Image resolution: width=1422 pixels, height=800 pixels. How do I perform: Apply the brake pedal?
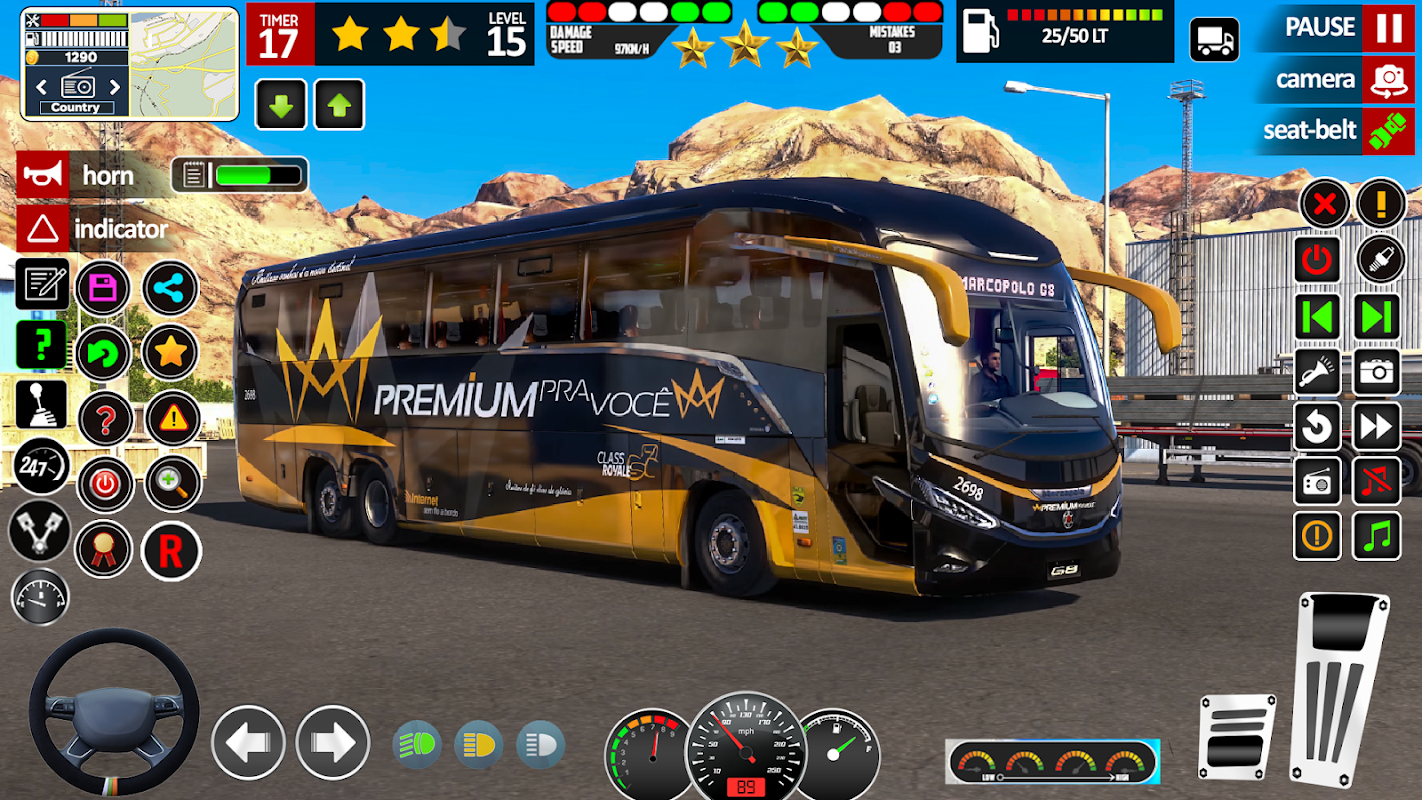(1236, 740)
